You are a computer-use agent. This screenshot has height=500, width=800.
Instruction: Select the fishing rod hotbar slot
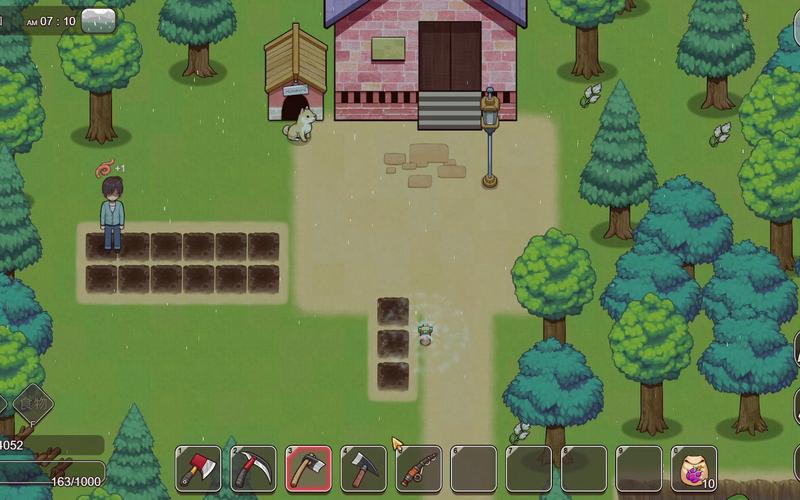(x=419, y=468)
